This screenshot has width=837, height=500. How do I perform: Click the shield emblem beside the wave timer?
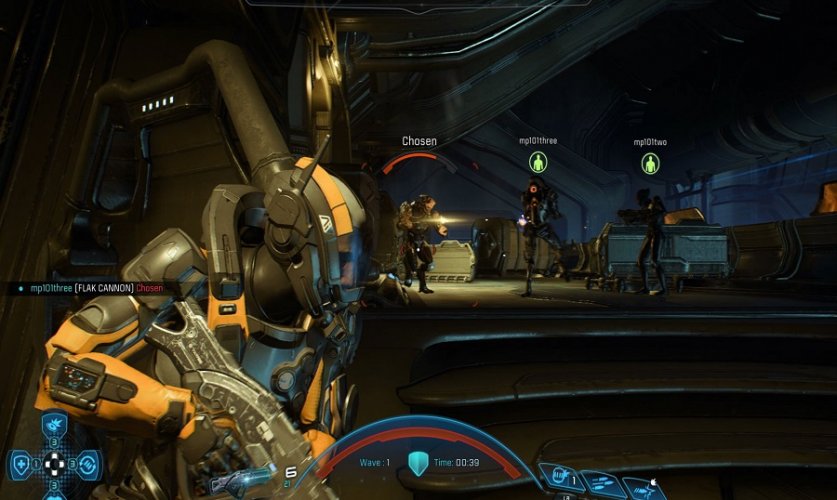[418, 463]
